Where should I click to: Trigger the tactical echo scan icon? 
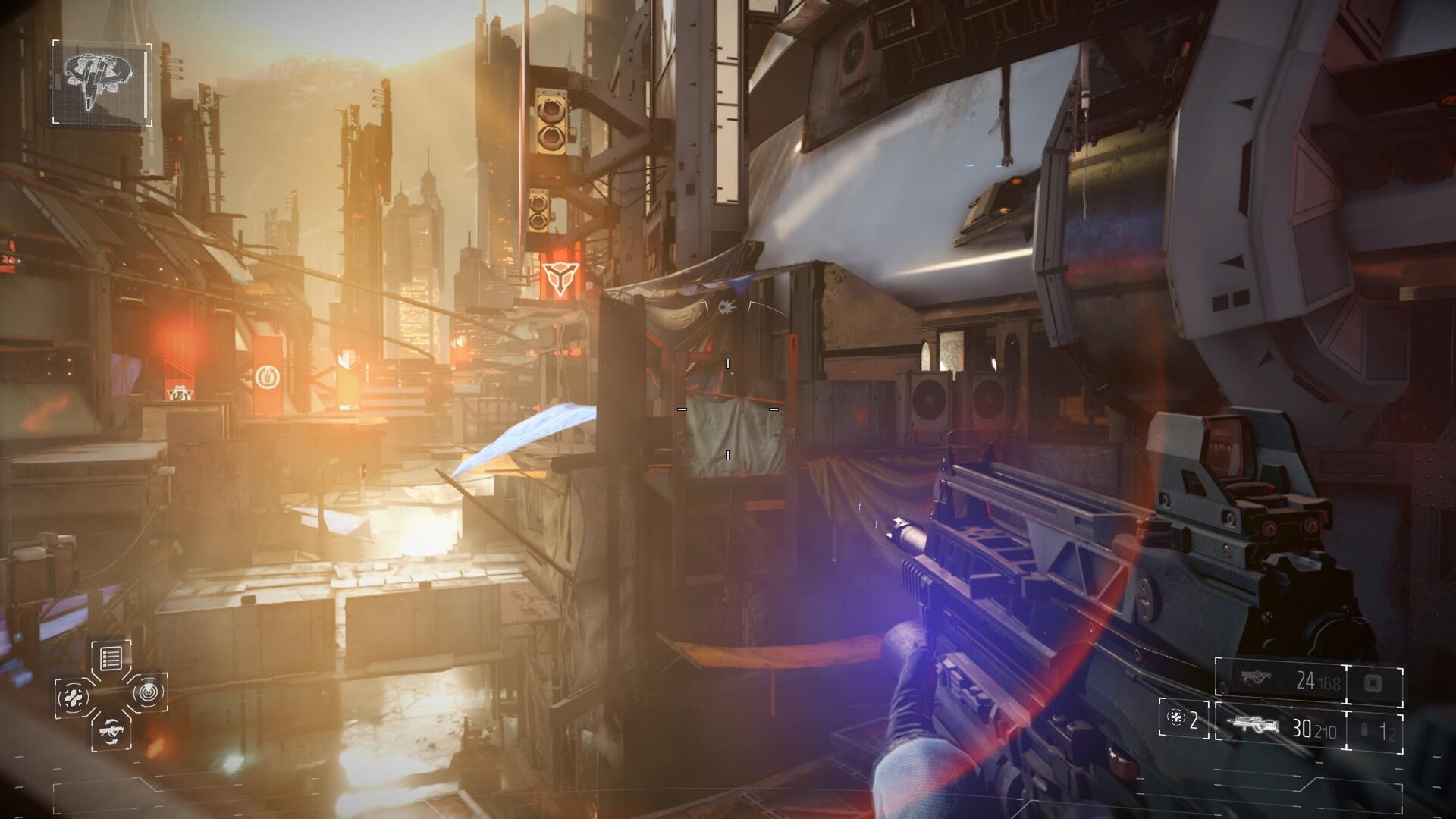coord(149,692)
